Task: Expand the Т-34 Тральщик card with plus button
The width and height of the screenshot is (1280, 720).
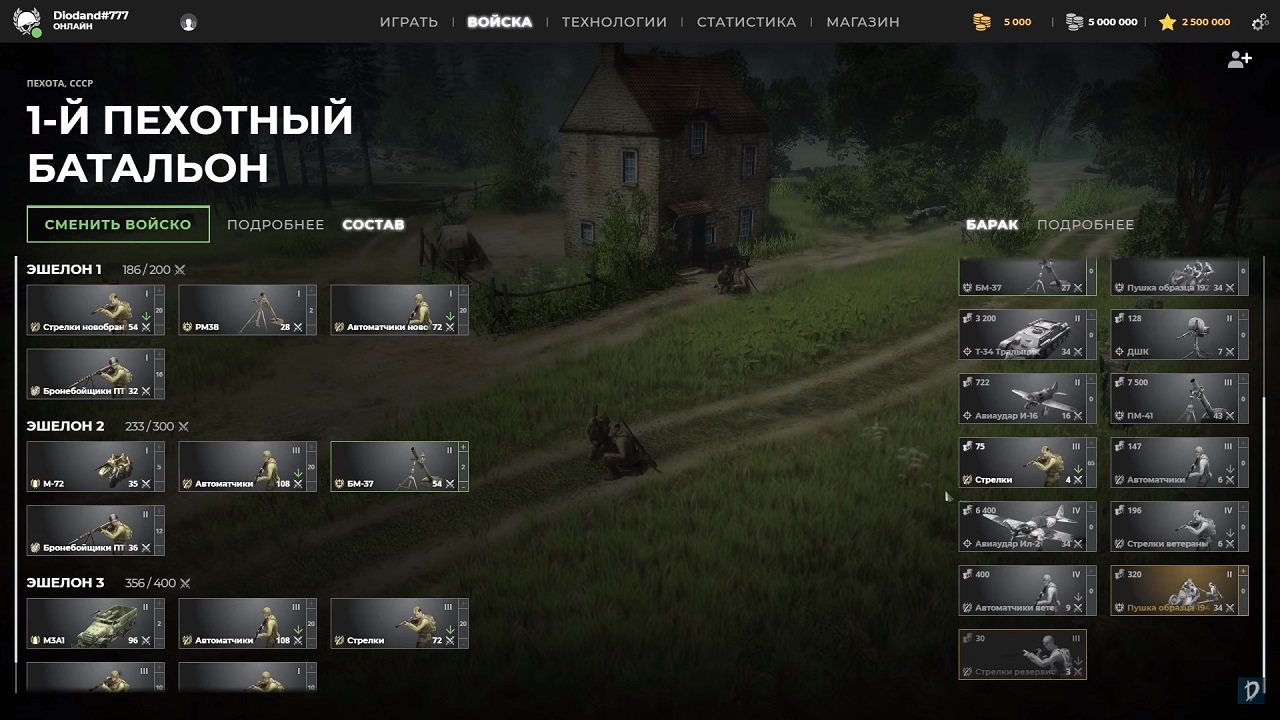Action: (1090, 314)
